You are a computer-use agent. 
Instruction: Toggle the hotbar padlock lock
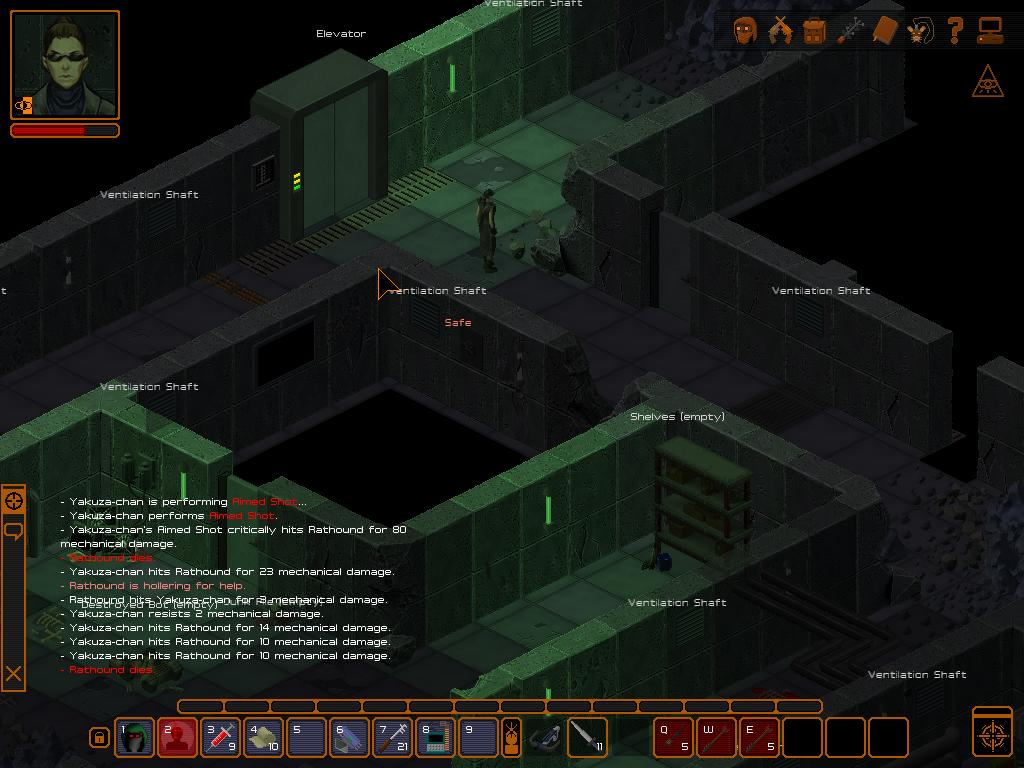(x=98, y=738)
